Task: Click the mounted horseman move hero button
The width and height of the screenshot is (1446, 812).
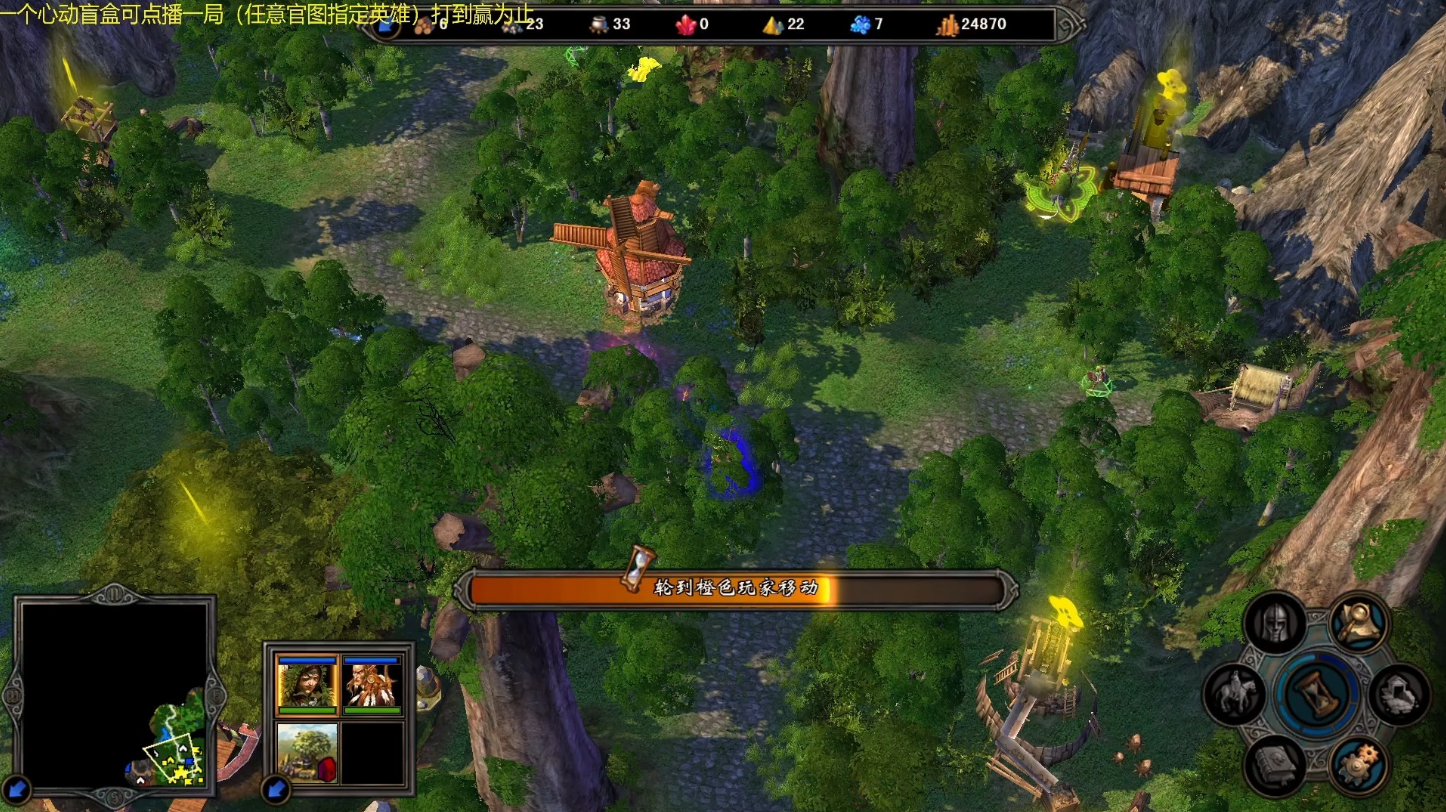Action: click(1233, 694)
